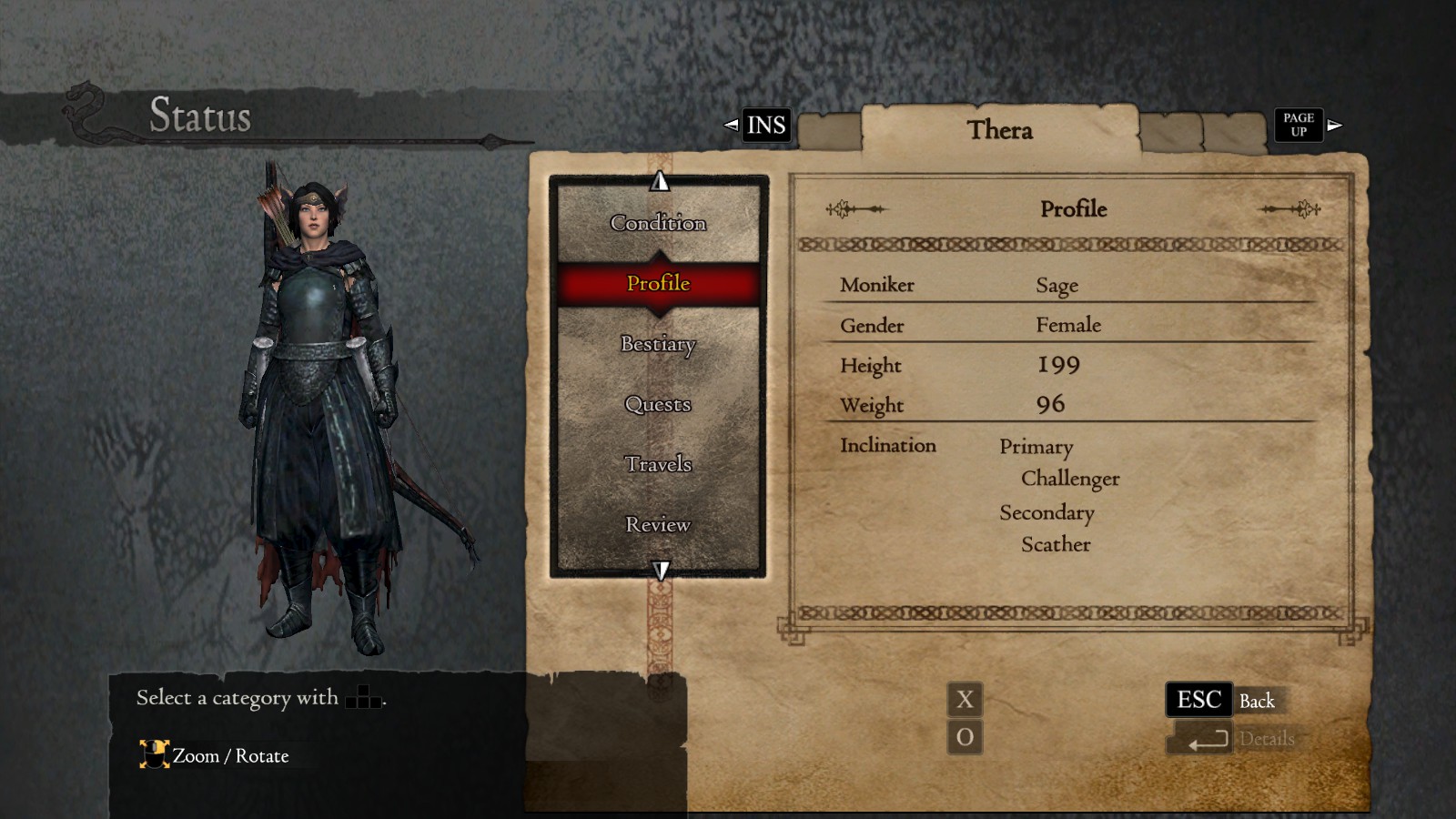Viewport: 1456px width, 819px height.
Task: Click the ESC key prompt icon
Action: point(1199,699)
